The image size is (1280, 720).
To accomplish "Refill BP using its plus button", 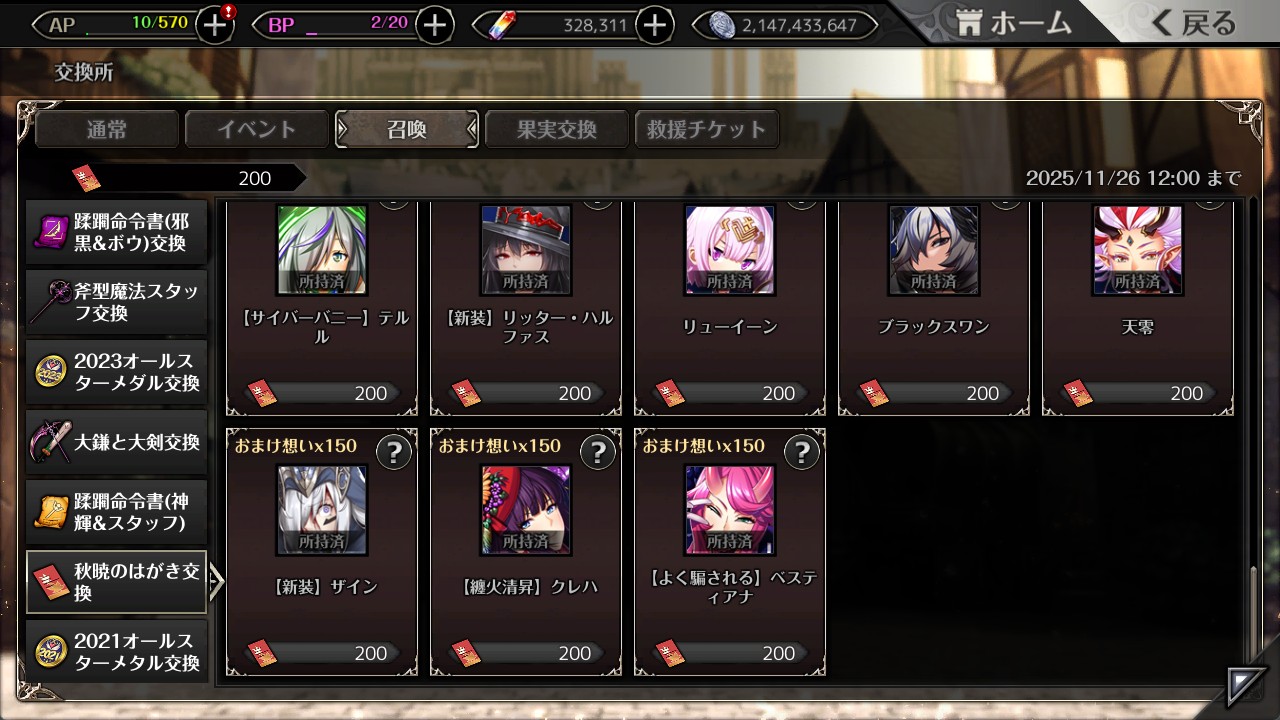I will (434, 25).
